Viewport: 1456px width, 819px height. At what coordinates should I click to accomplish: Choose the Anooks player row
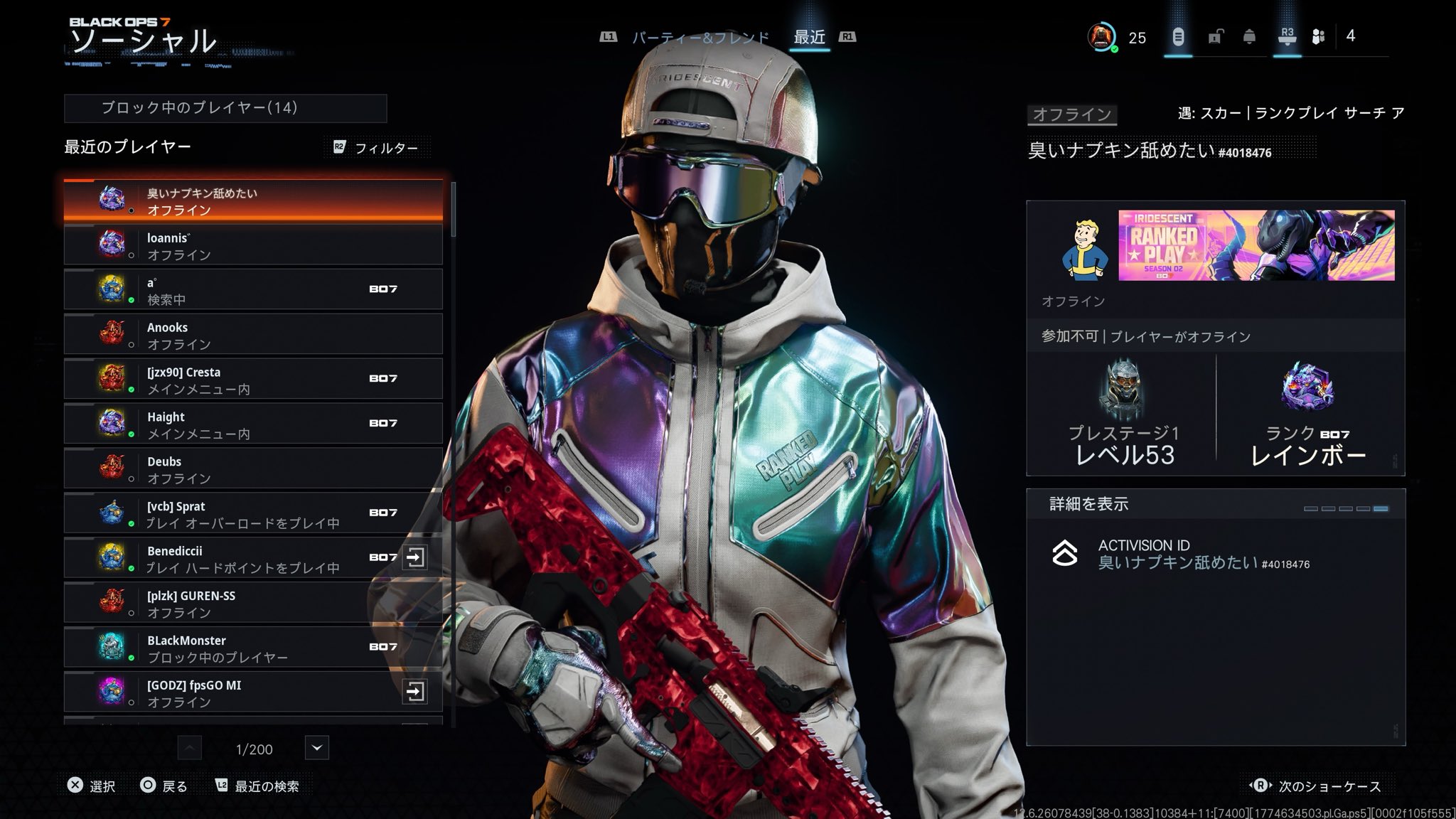point(253,335)
